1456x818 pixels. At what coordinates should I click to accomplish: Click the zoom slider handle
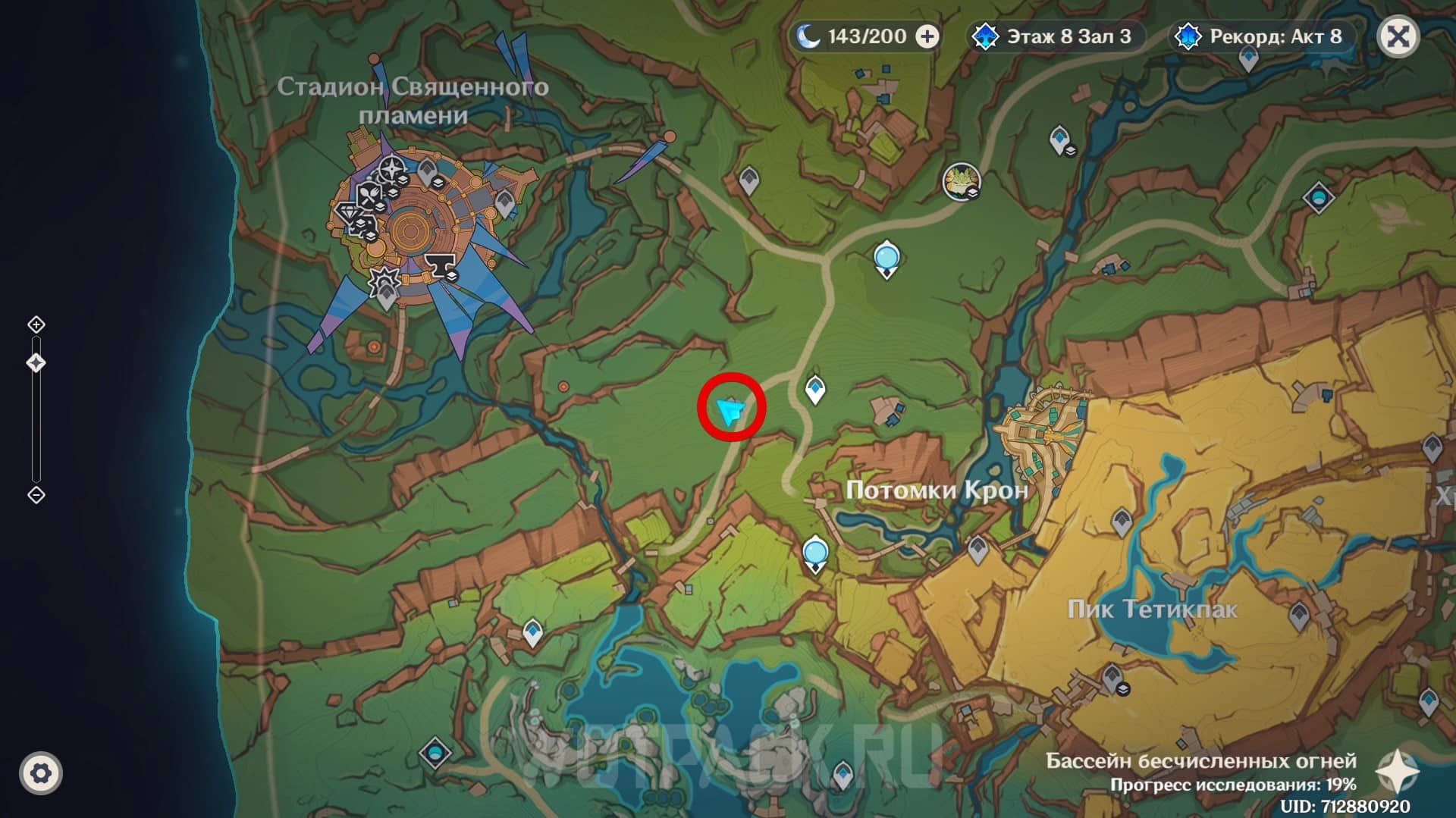(36, 363)
